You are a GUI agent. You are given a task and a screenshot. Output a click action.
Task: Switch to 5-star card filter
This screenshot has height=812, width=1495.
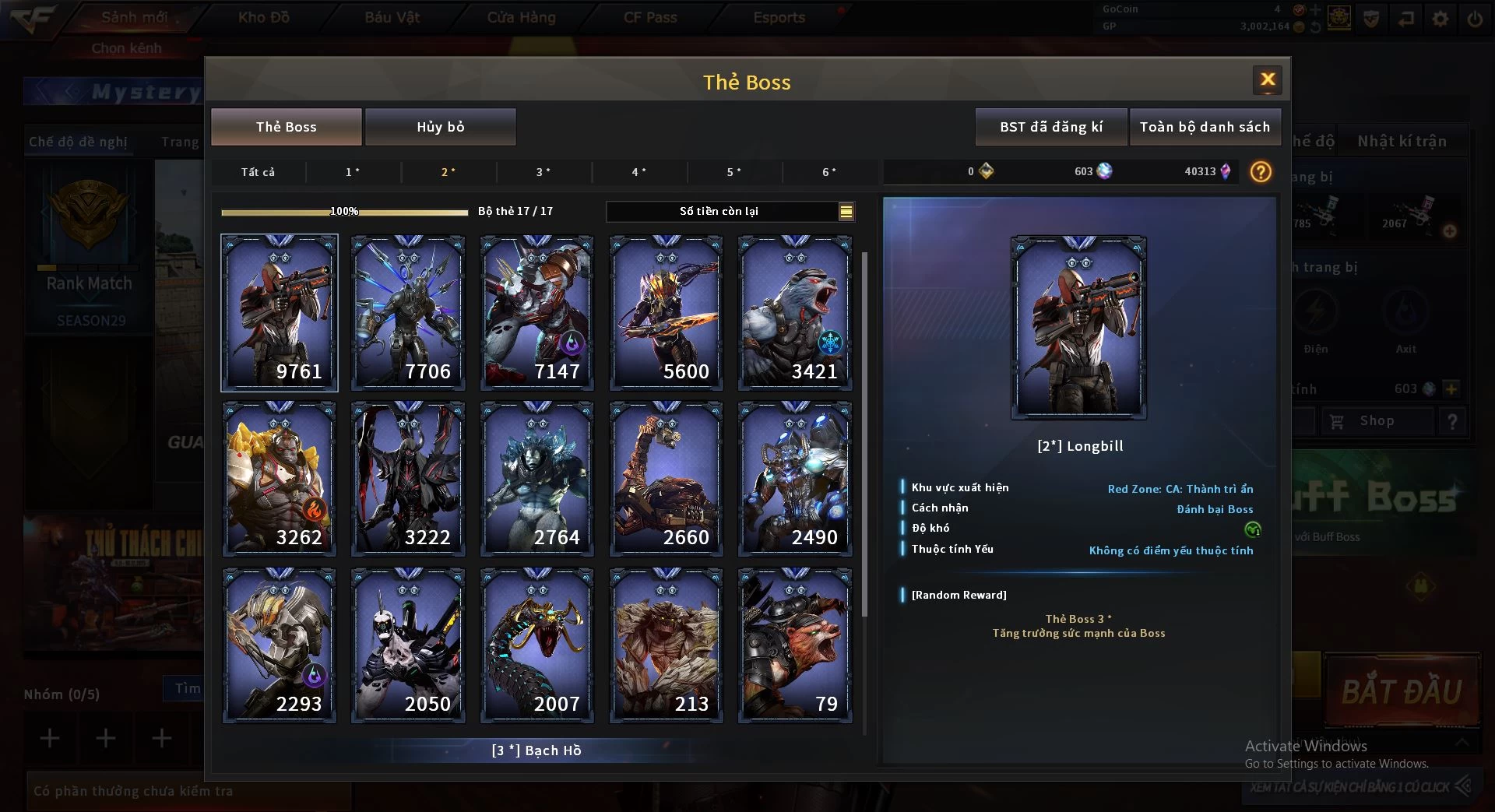click(733, 172)
